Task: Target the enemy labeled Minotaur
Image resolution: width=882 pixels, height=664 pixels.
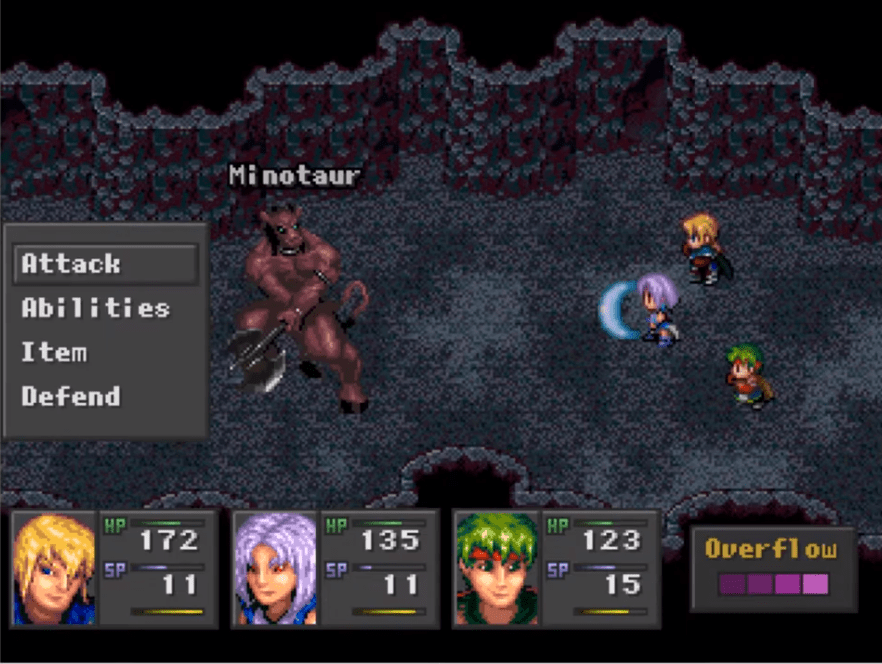Action: point(297,305)
